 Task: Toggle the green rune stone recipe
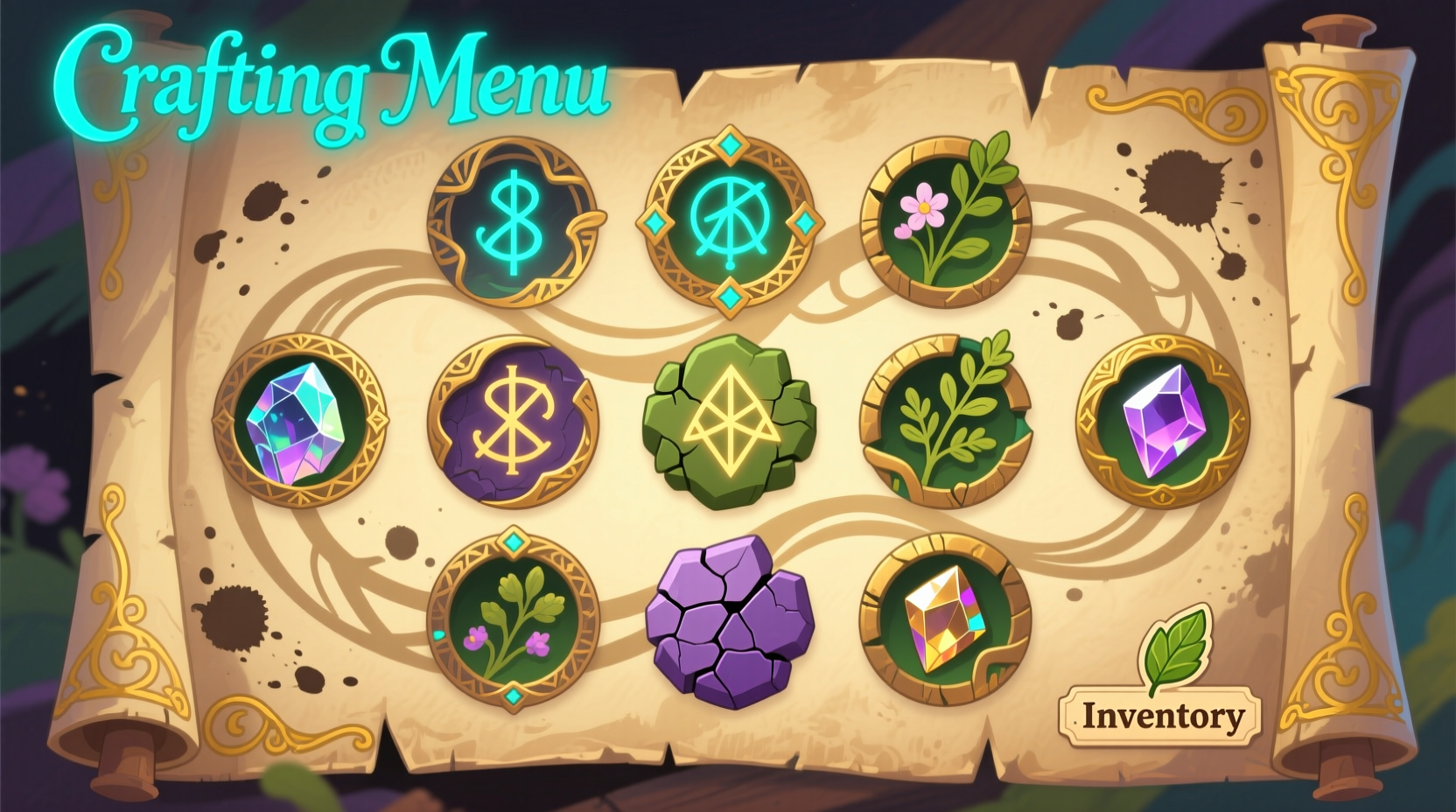click(729, 423)
